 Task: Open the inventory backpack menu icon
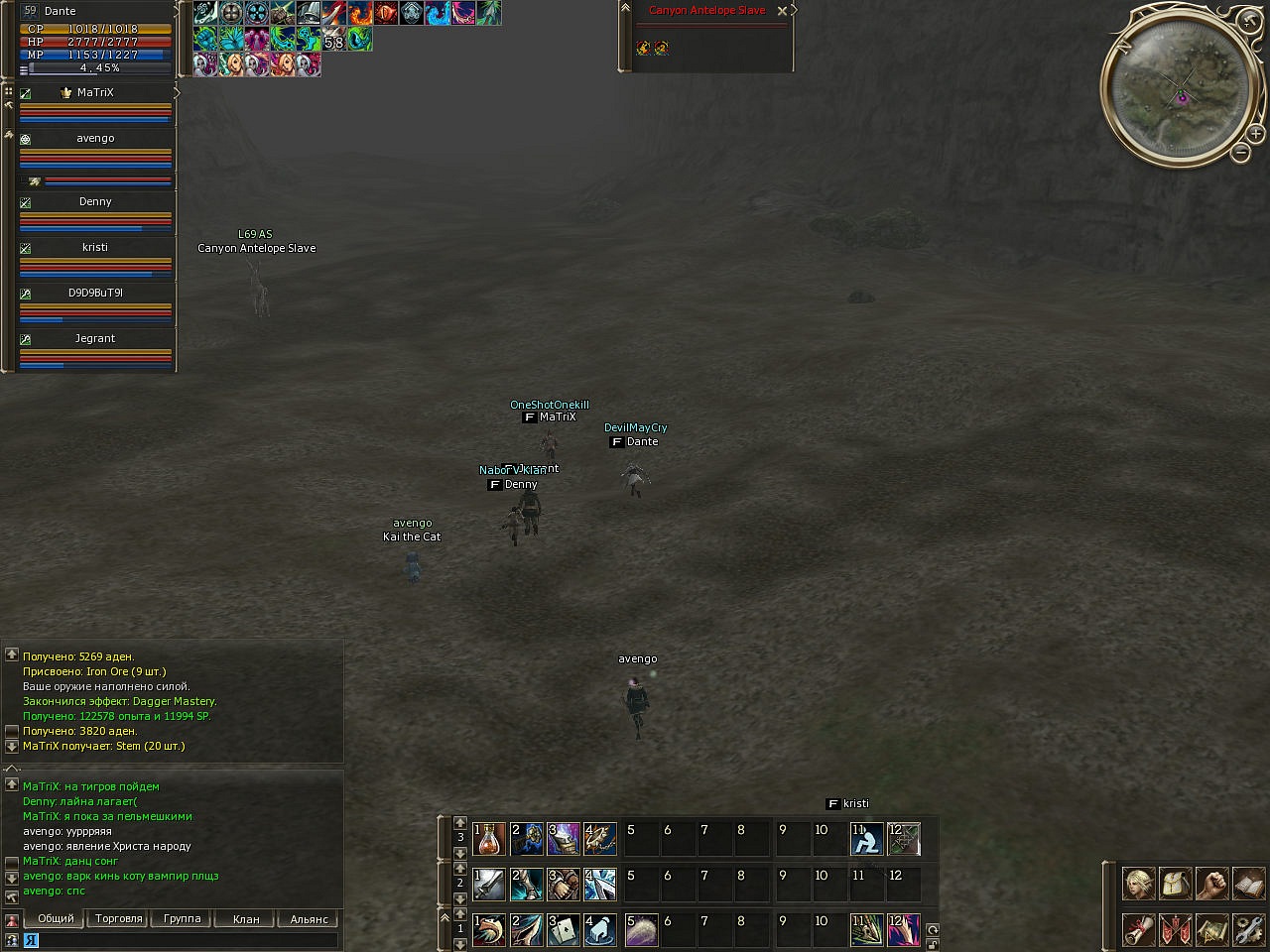pyautogui.click(x=1175, y=884)
